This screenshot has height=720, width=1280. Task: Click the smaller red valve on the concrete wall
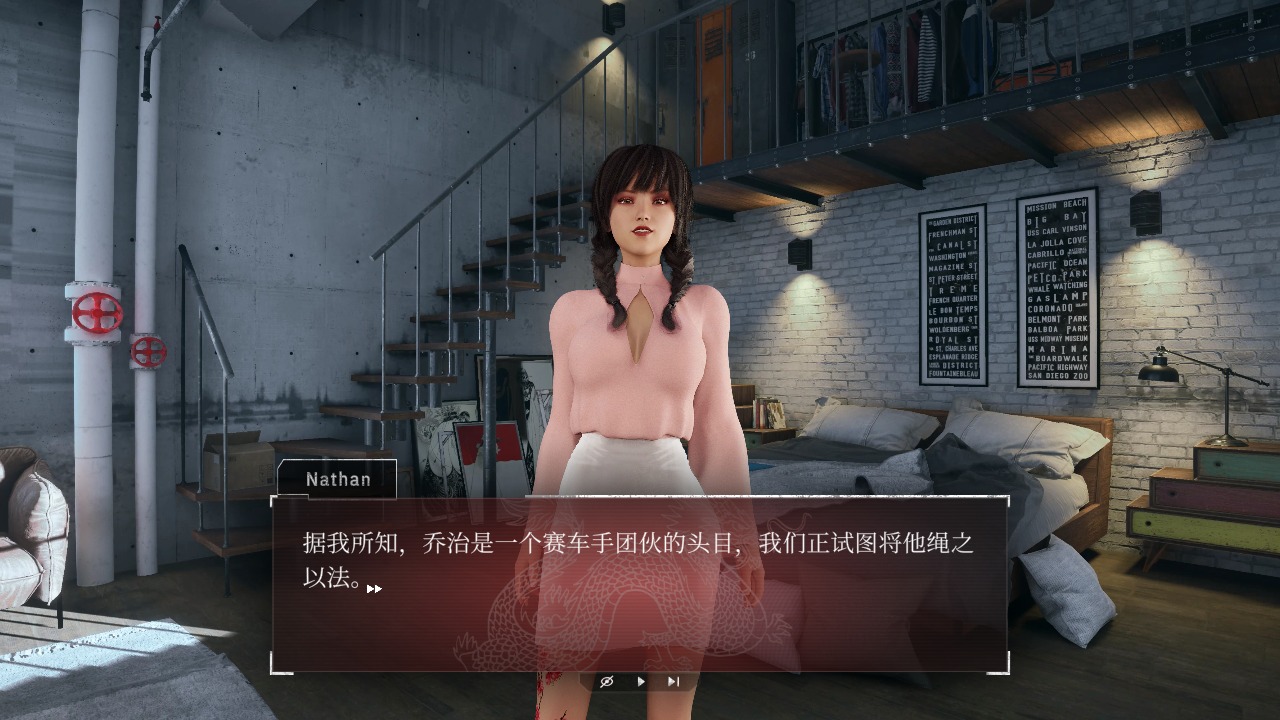[151, 352]
